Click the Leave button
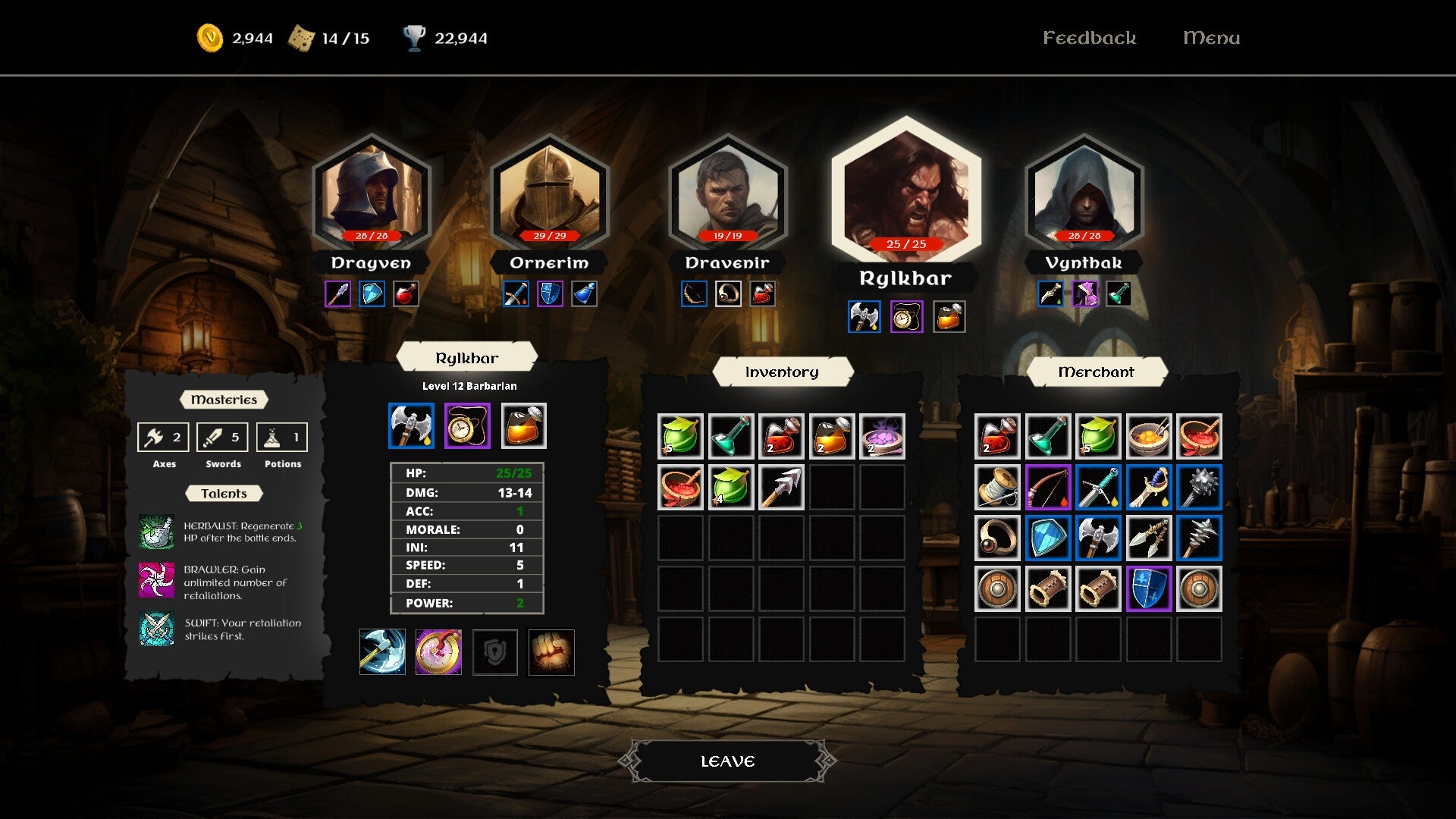 coord(726,760)
